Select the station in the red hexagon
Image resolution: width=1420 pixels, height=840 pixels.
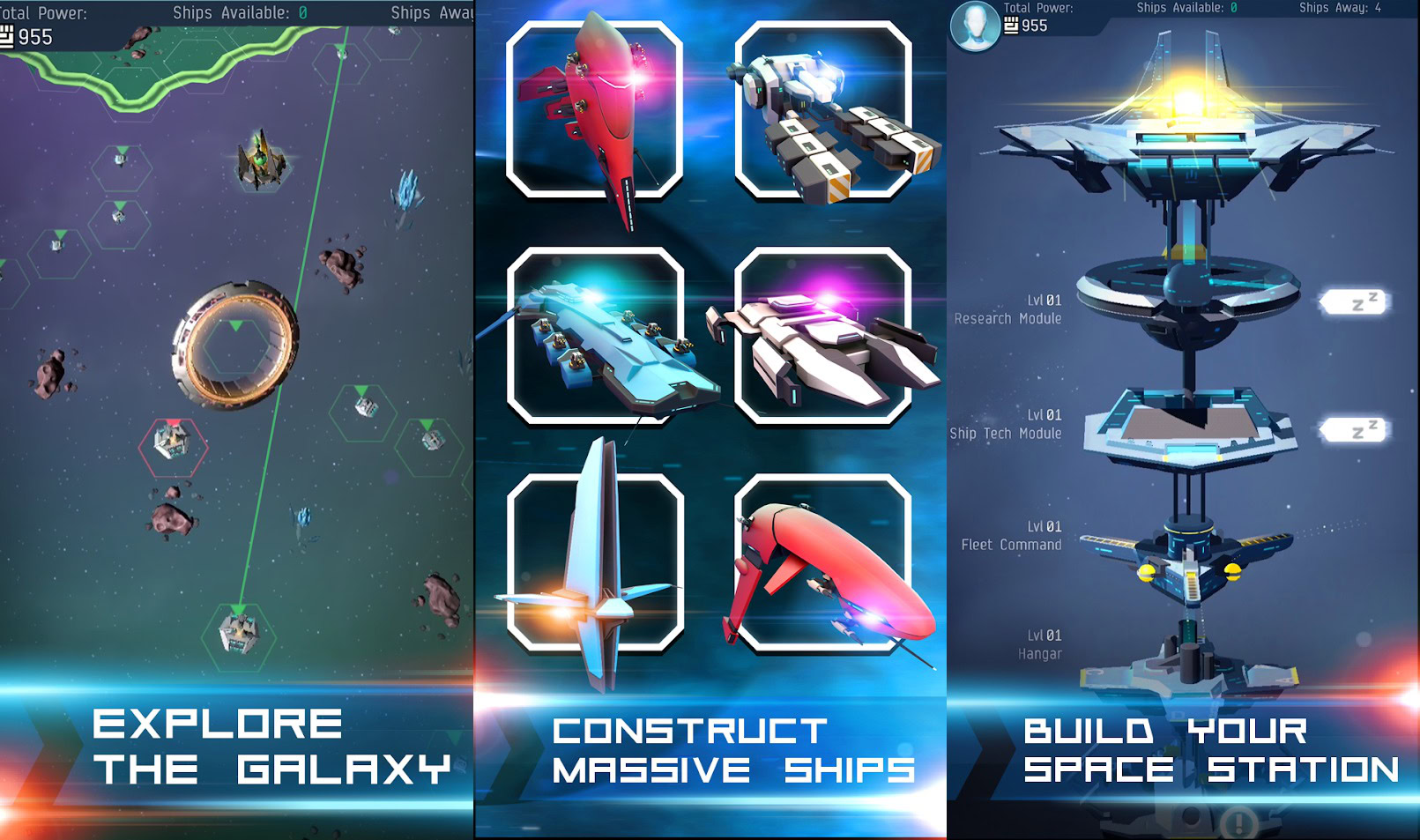point(173,442)
